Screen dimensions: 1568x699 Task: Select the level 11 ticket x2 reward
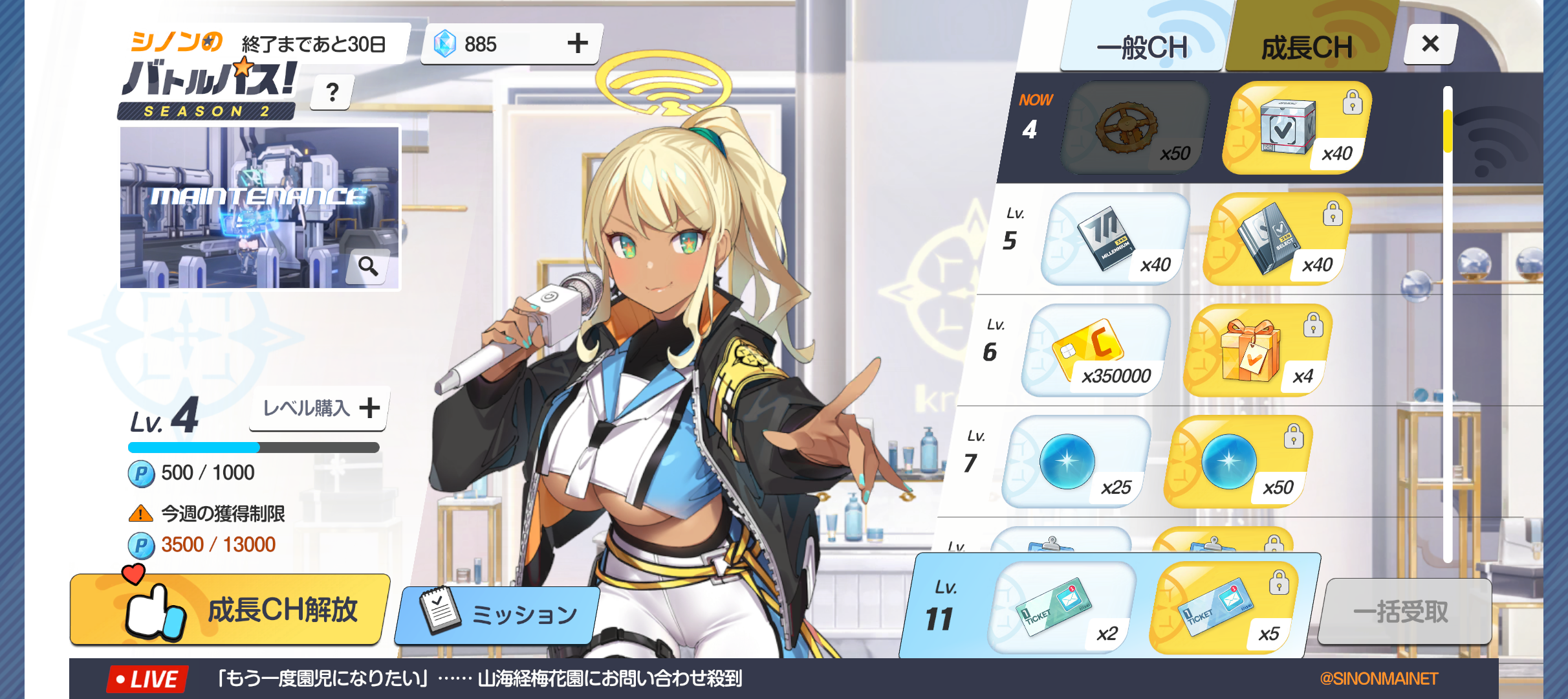[x=1061, y=608]
